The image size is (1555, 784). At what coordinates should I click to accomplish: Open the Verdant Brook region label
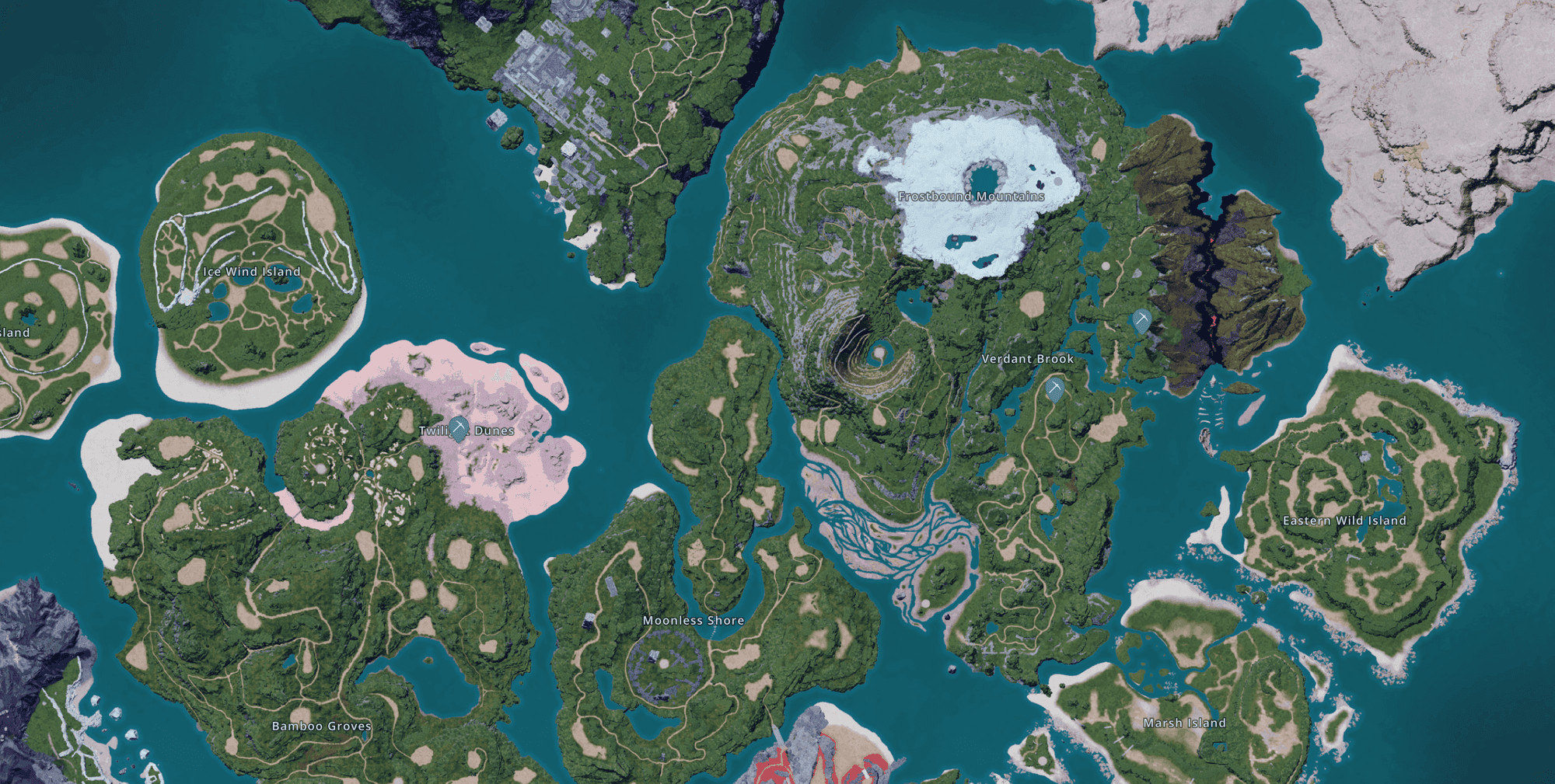coord(1028,360)
